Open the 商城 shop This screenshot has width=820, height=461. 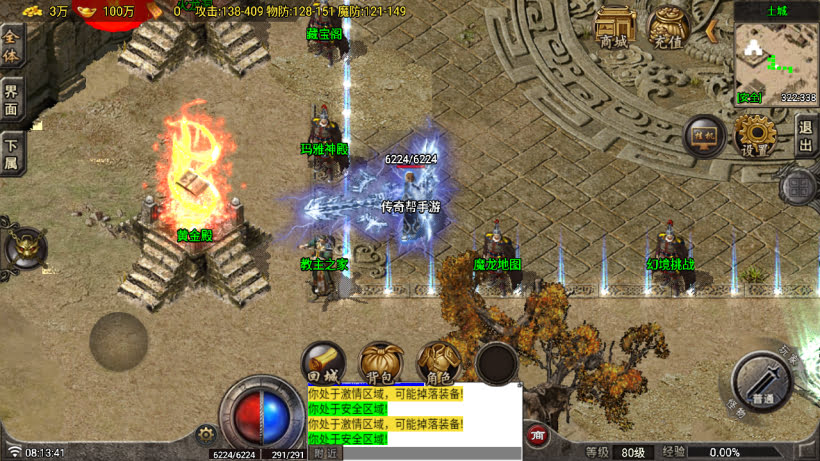(615, 28)
